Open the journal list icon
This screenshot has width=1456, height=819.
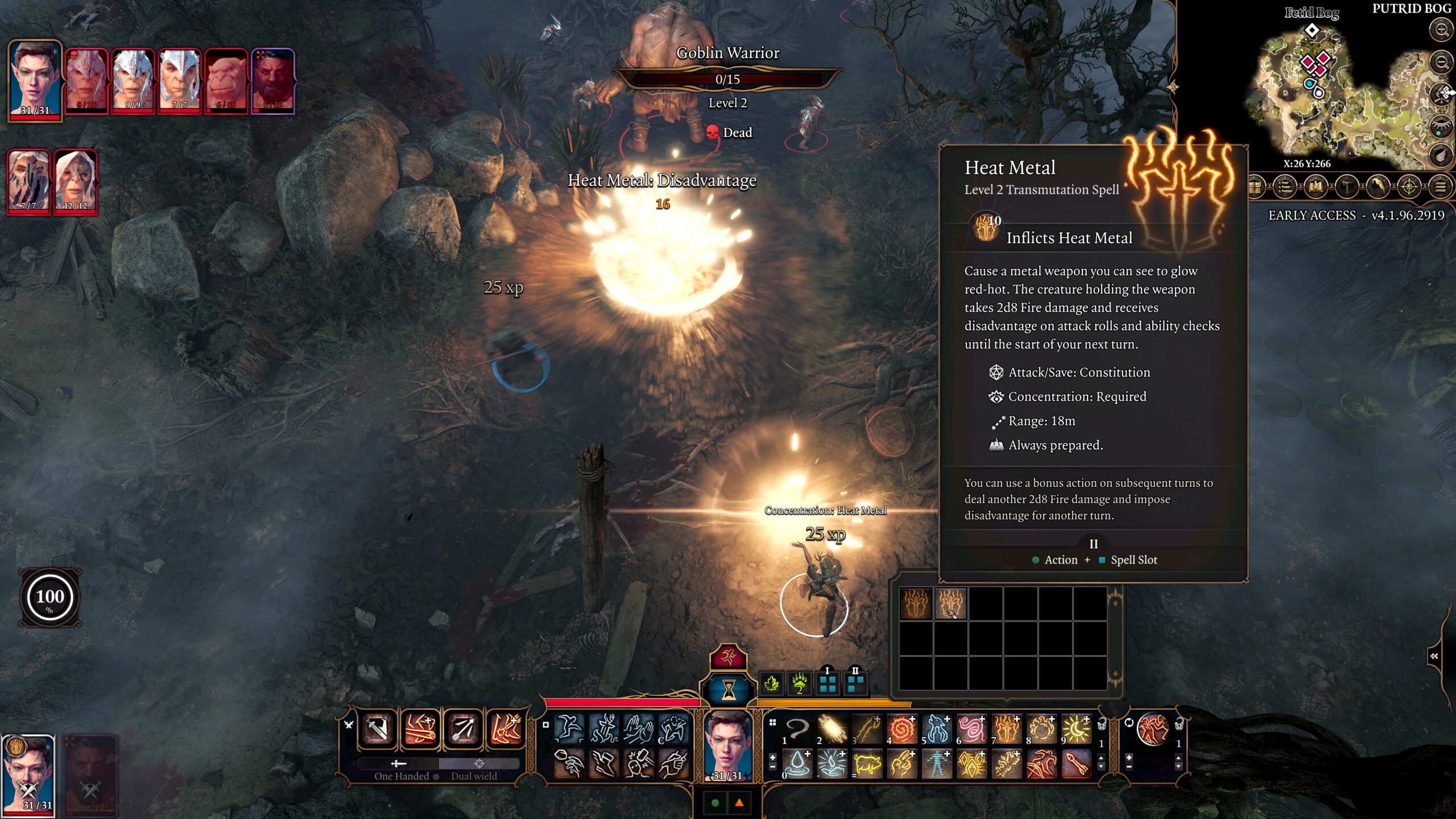(x=1285, y=187)
